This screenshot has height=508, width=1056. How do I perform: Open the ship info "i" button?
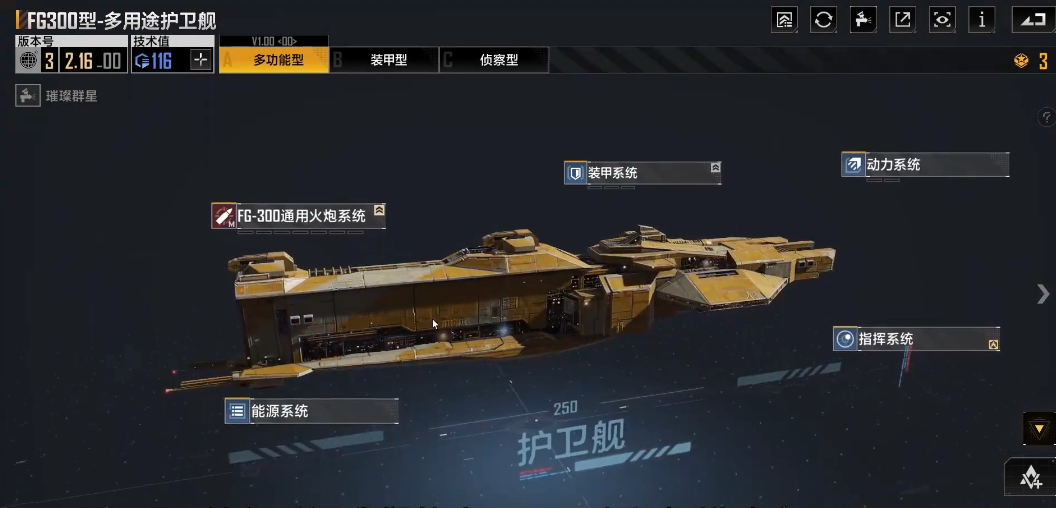(981, 19)
